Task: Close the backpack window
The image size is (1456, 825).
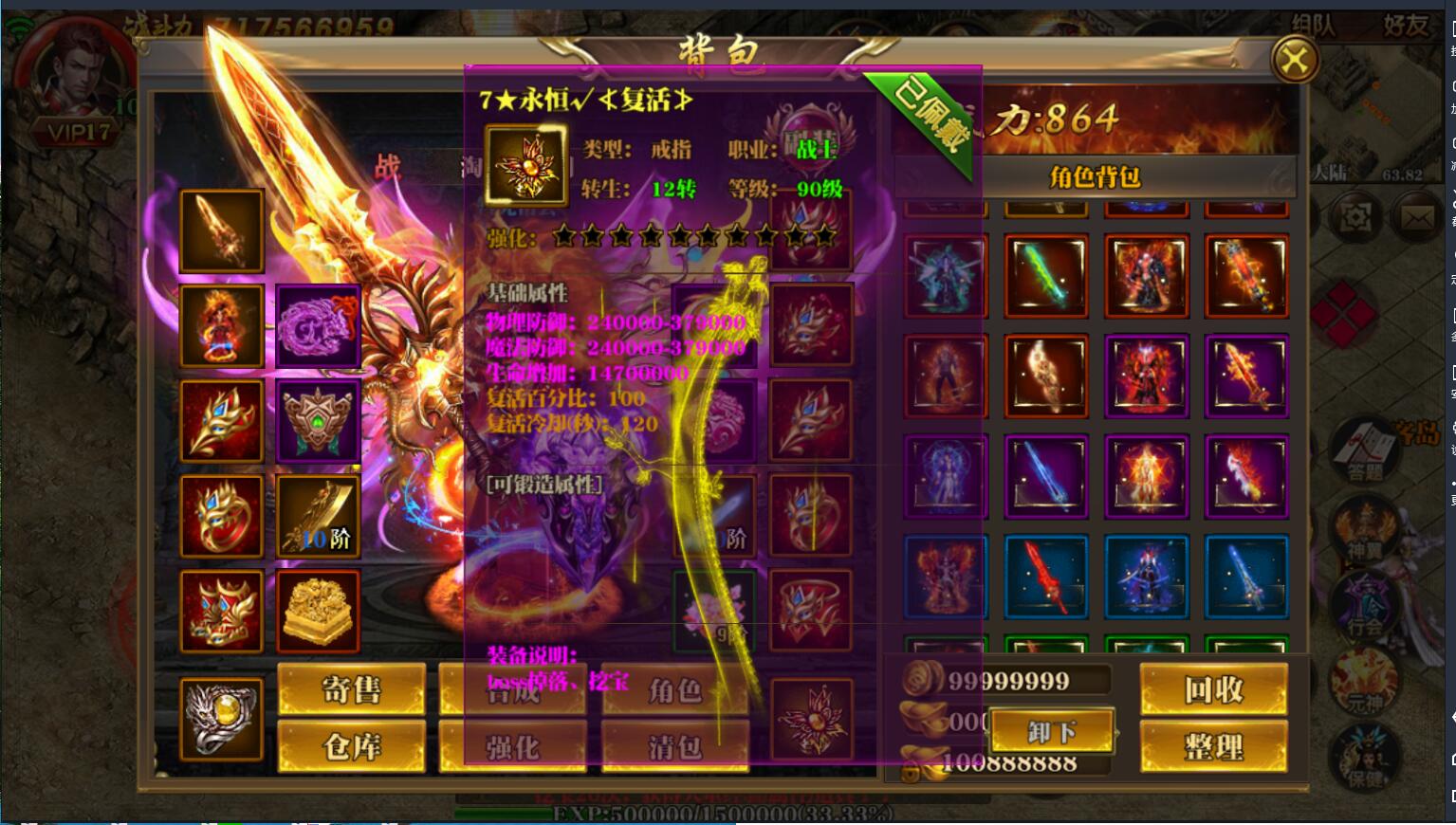Action: coord(1294,62)
